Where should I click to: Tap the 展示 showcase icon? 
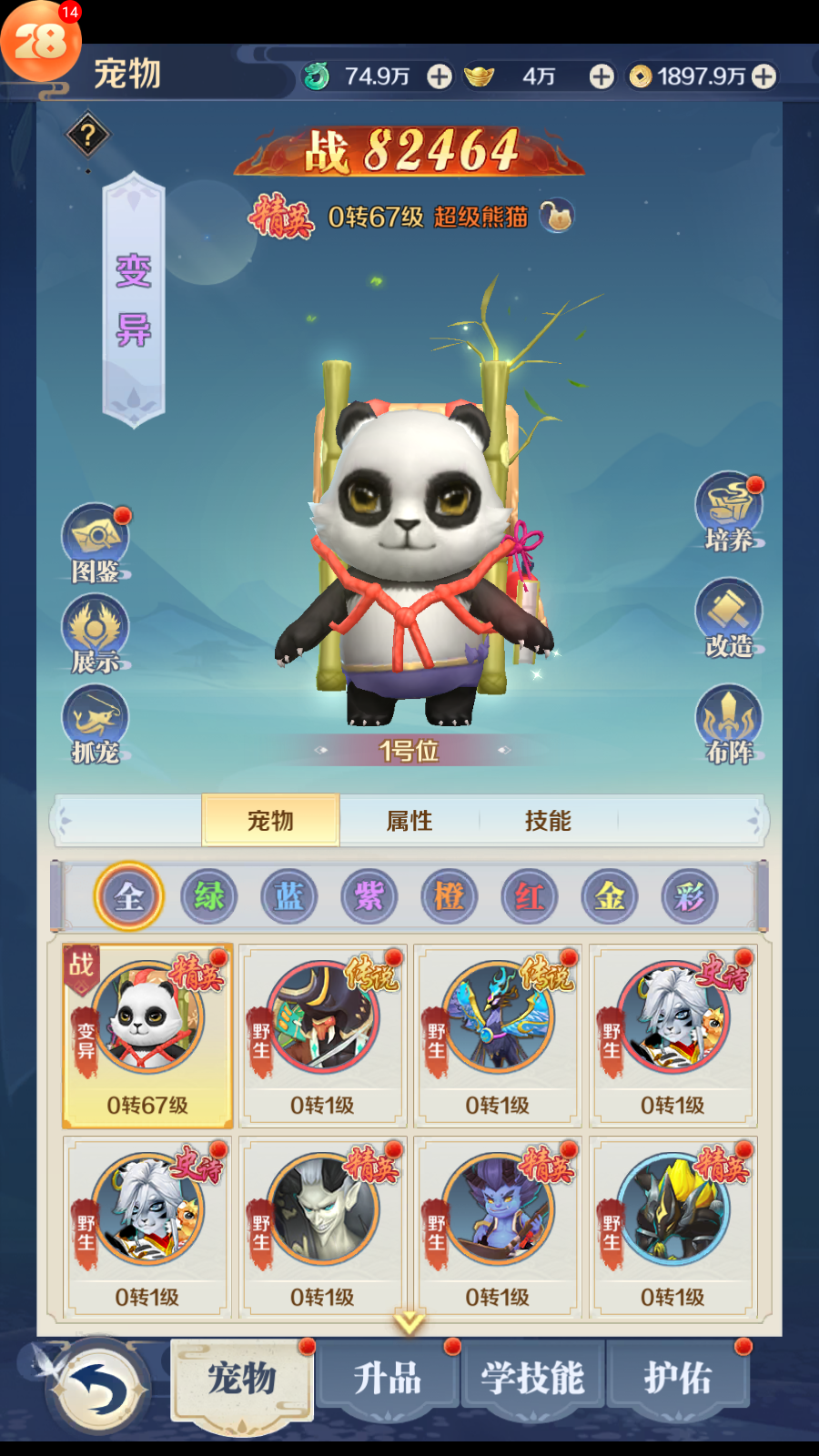click(x=96, y=633)
